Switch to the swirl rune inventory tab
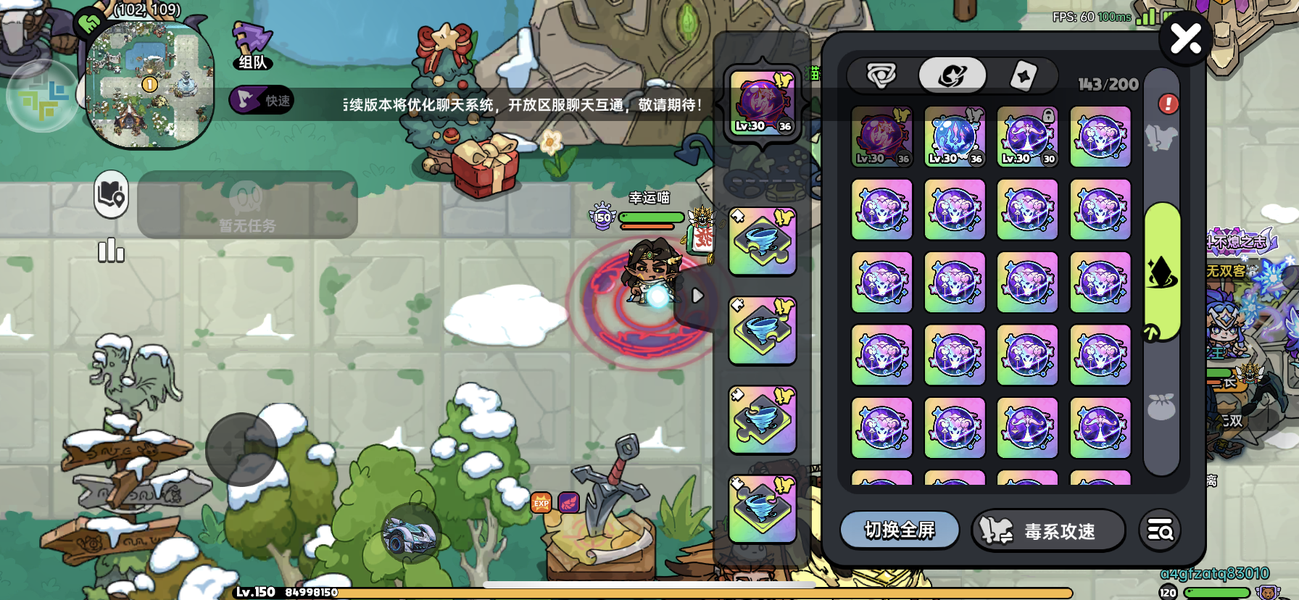Viewport: 1299px width, 600px height. coord(952,75)
